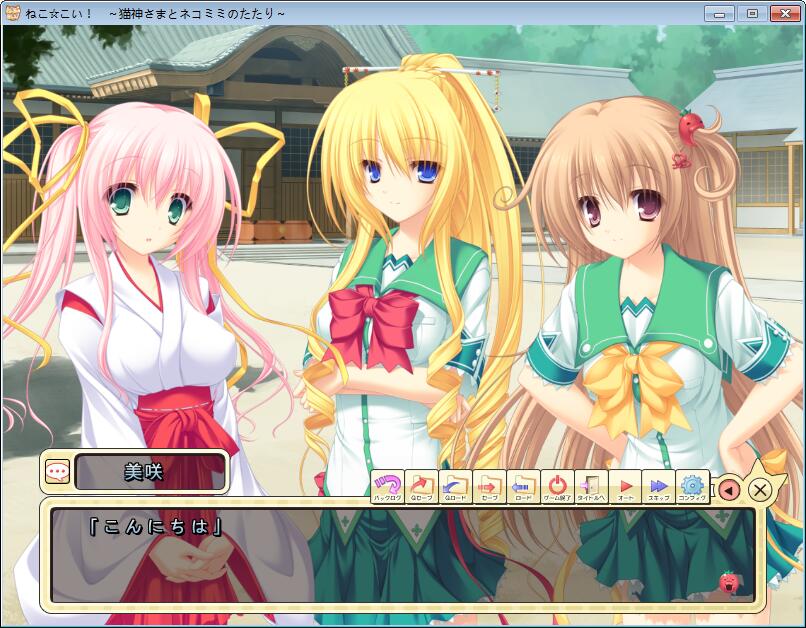This screenshot has height=628, width=806.
Task: Open the config gear (コンフィグ)
Action: 692,487
